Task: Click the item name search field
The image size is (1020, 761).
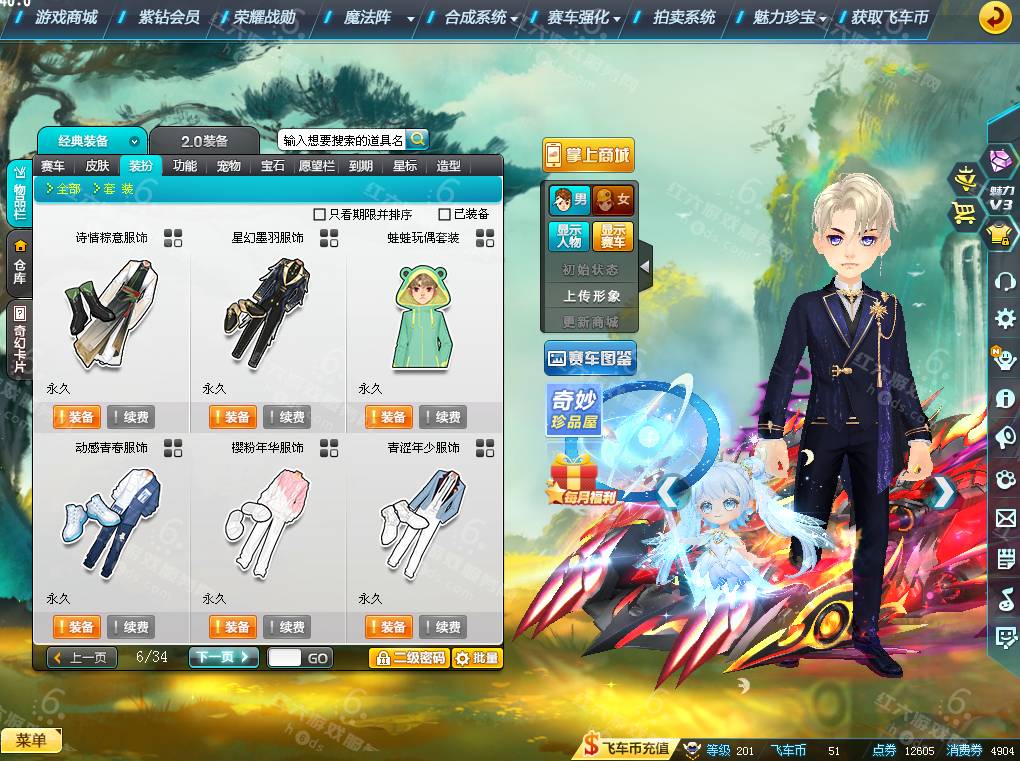Action: point(342,140)
